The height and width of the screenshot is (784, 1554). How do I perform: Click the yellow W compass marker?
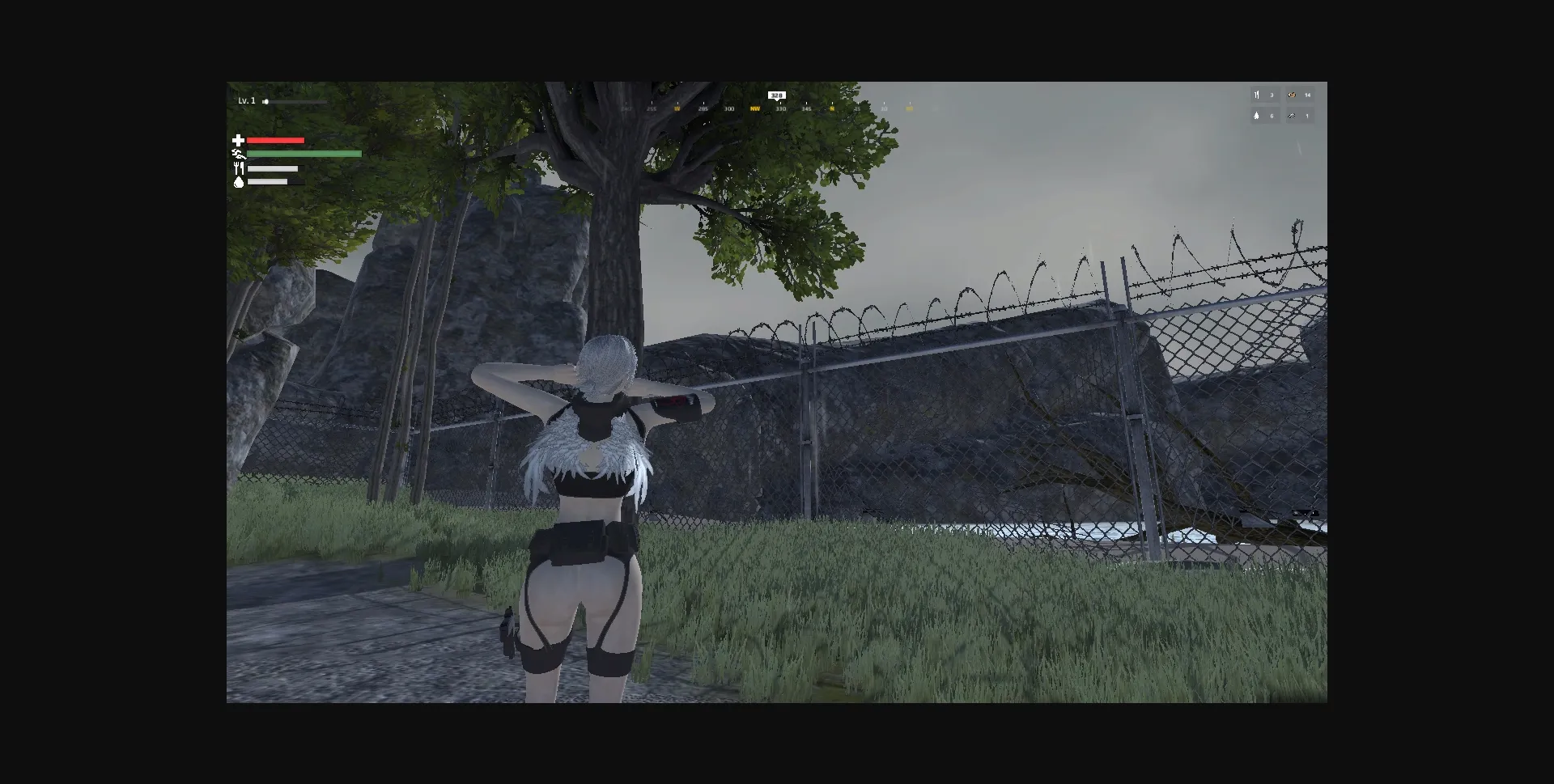coord(677,108)
